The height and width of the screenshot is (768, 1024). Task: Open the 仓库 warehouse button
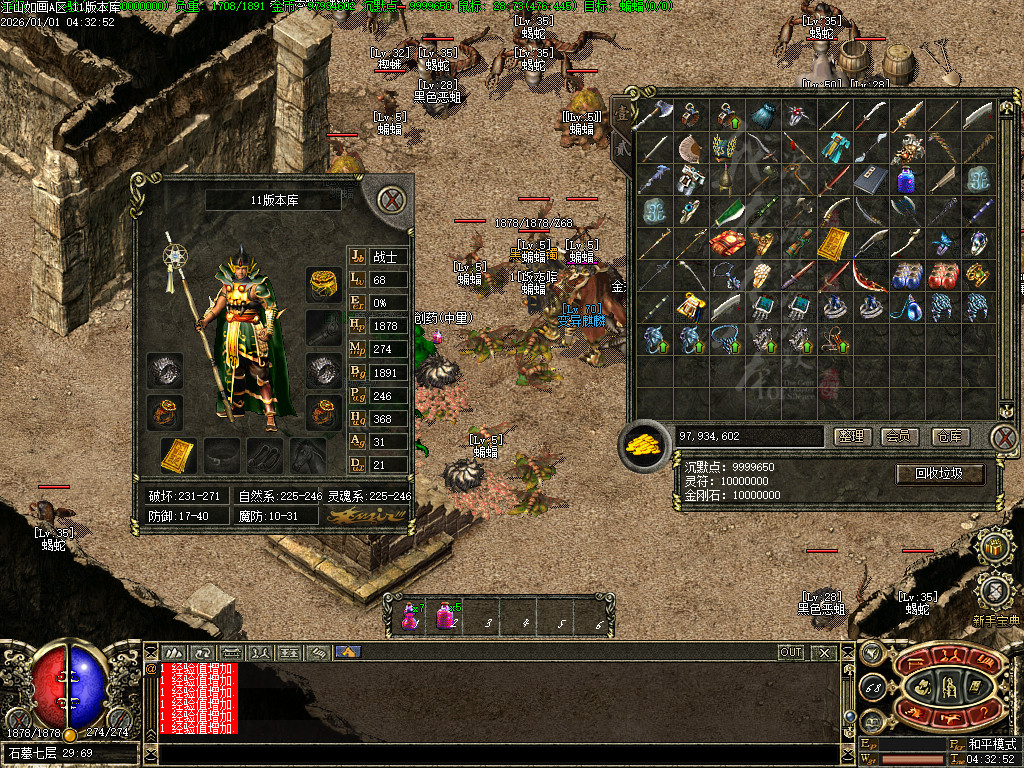coord(950,436)
